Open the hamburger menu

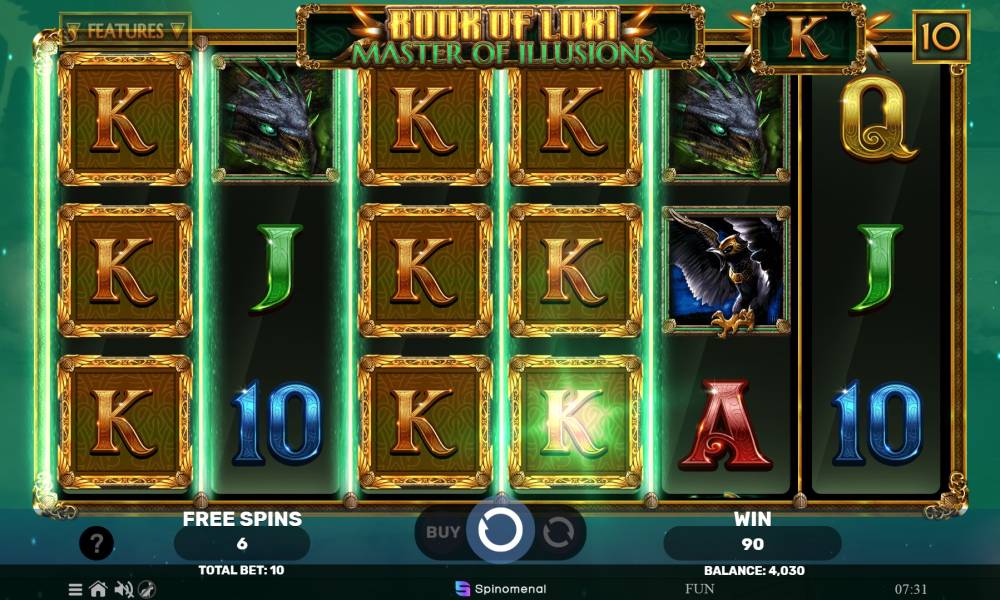click(76, 589)
